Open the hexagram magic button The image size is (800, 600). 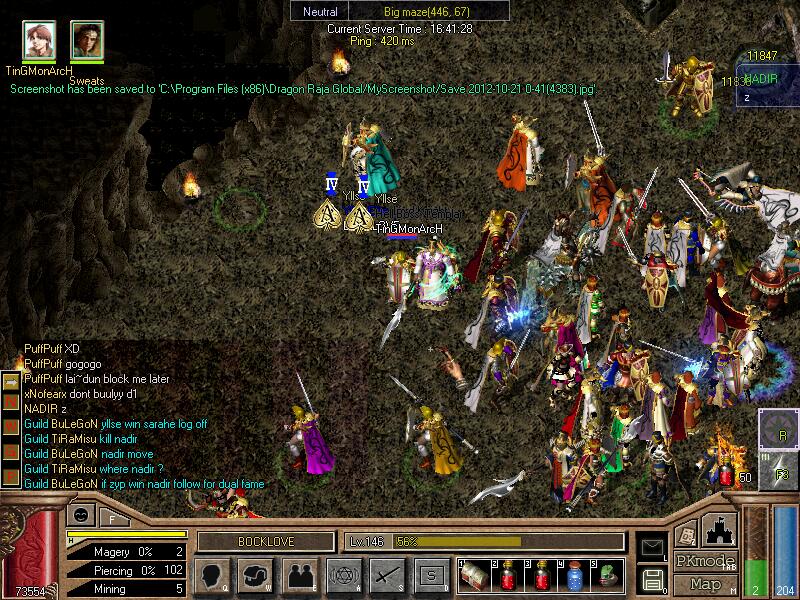point(343,575)
